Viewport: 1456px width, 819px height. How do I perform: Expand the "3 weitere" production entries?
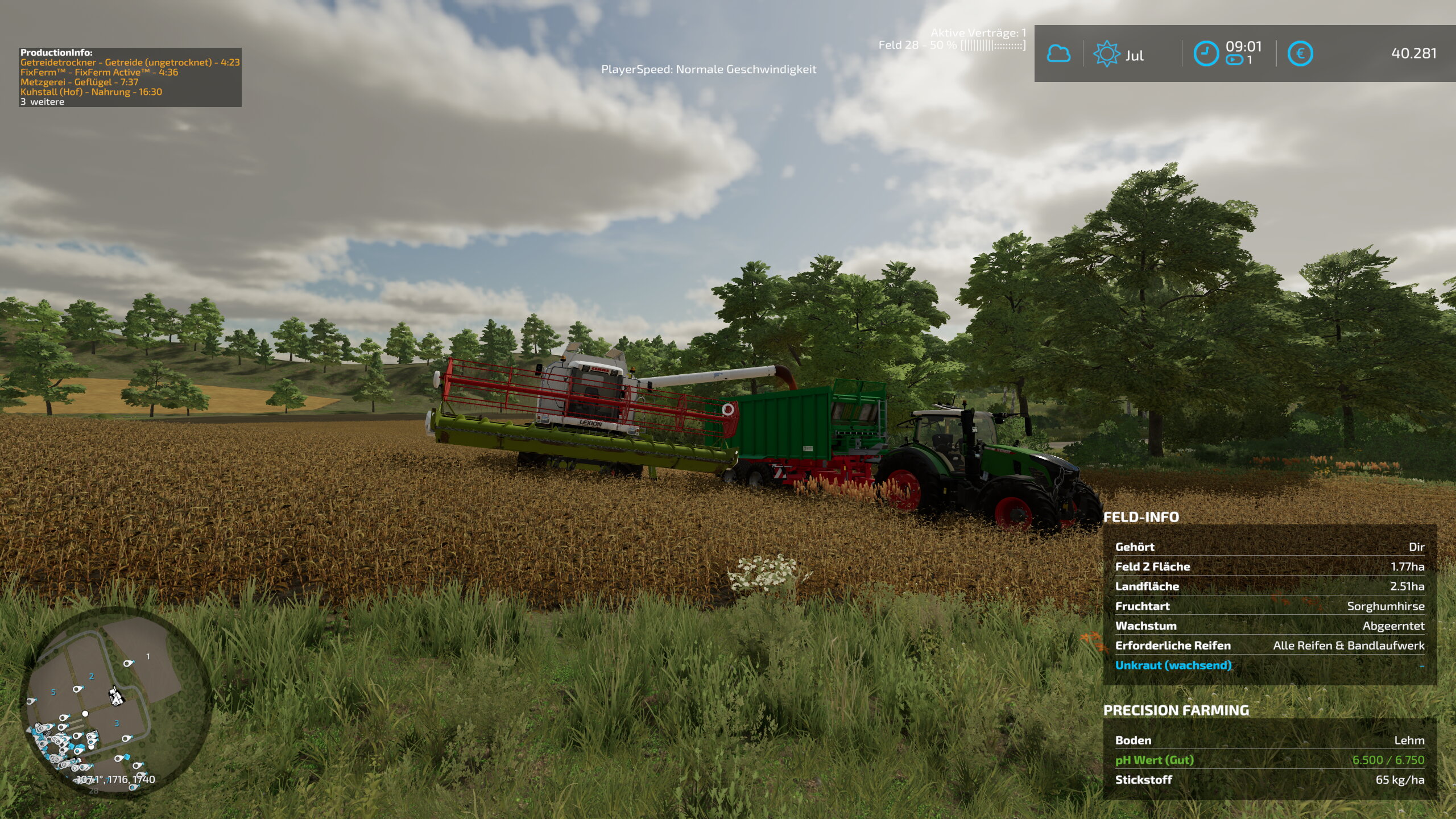43,102
